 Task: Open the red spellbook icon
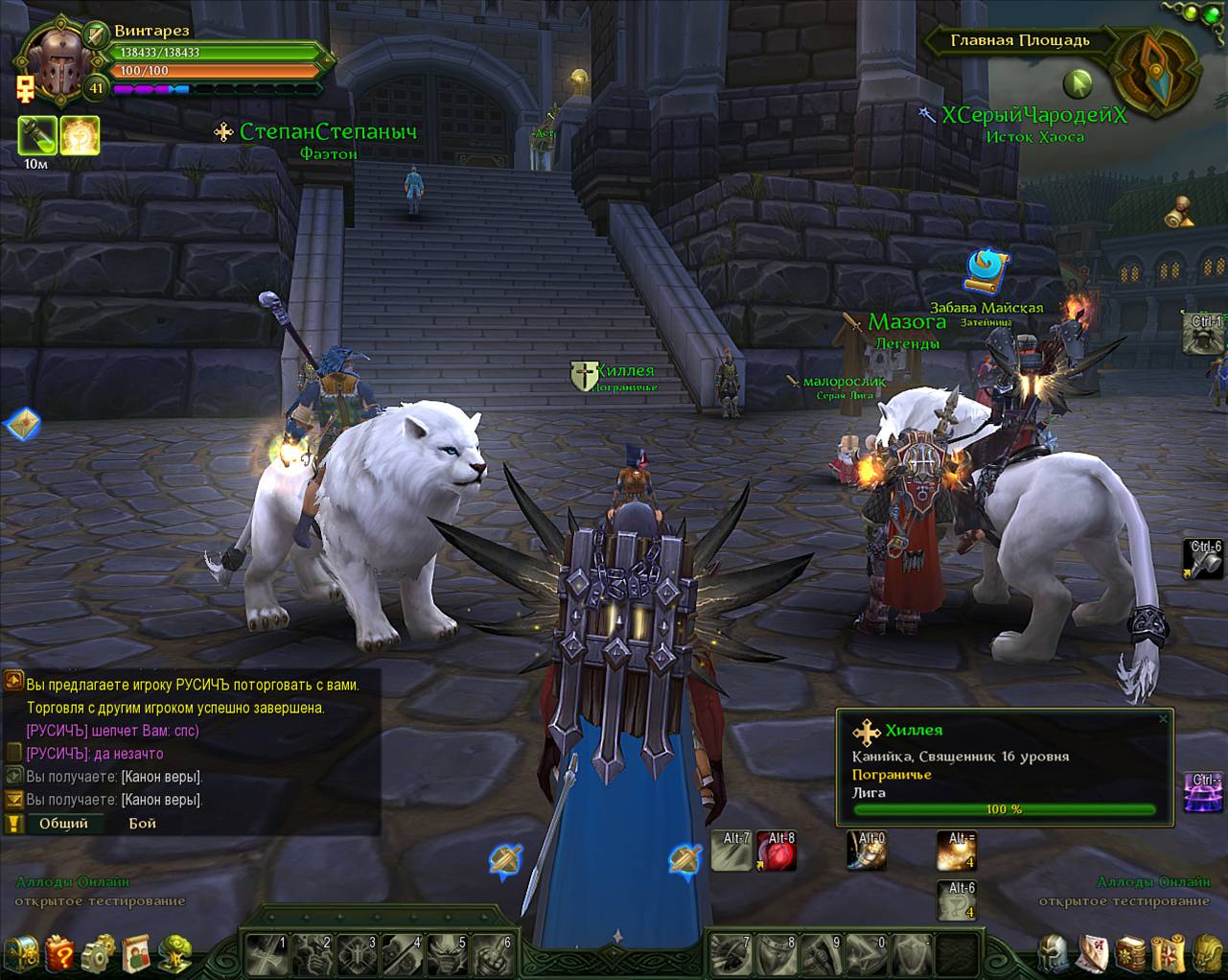(1130, 953)
